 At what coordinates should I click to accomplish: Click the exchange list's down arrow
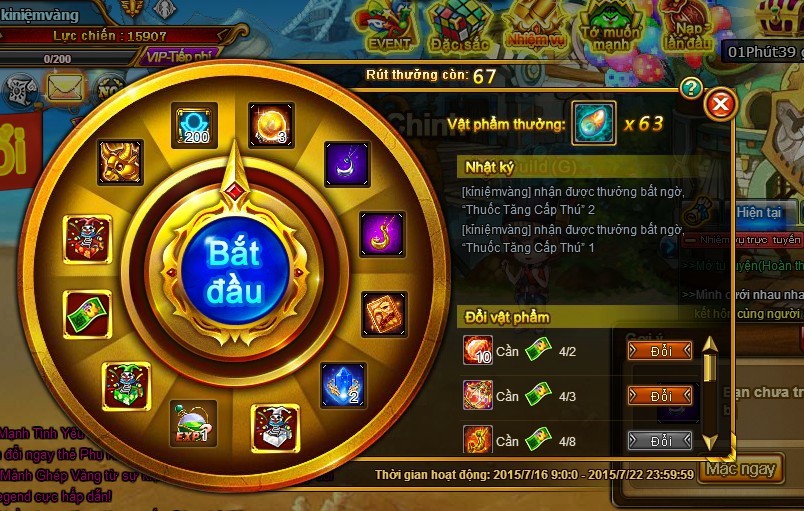tap(710, 440)
